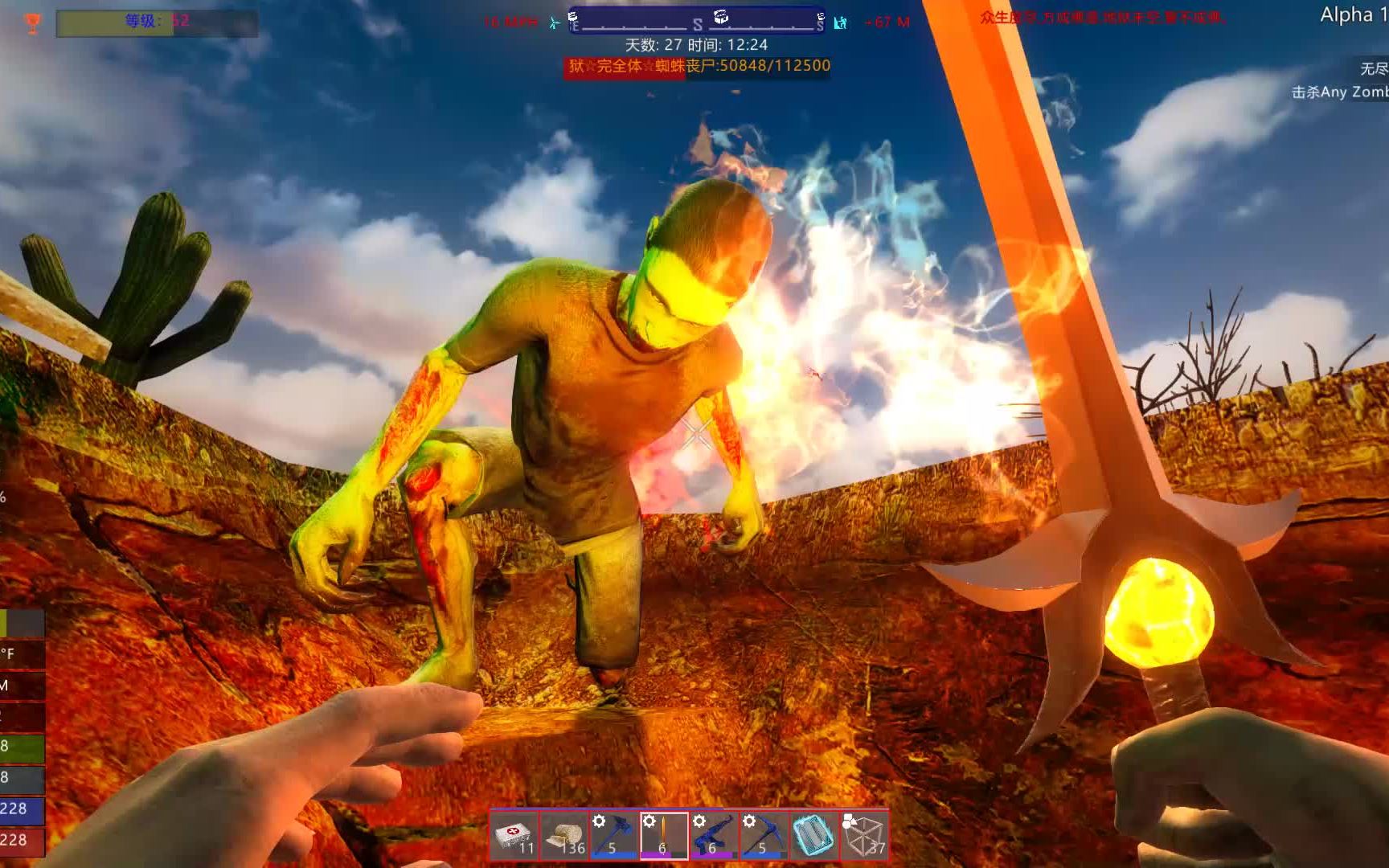Select the highlighted orange sword slot

[x=664, y=836]
